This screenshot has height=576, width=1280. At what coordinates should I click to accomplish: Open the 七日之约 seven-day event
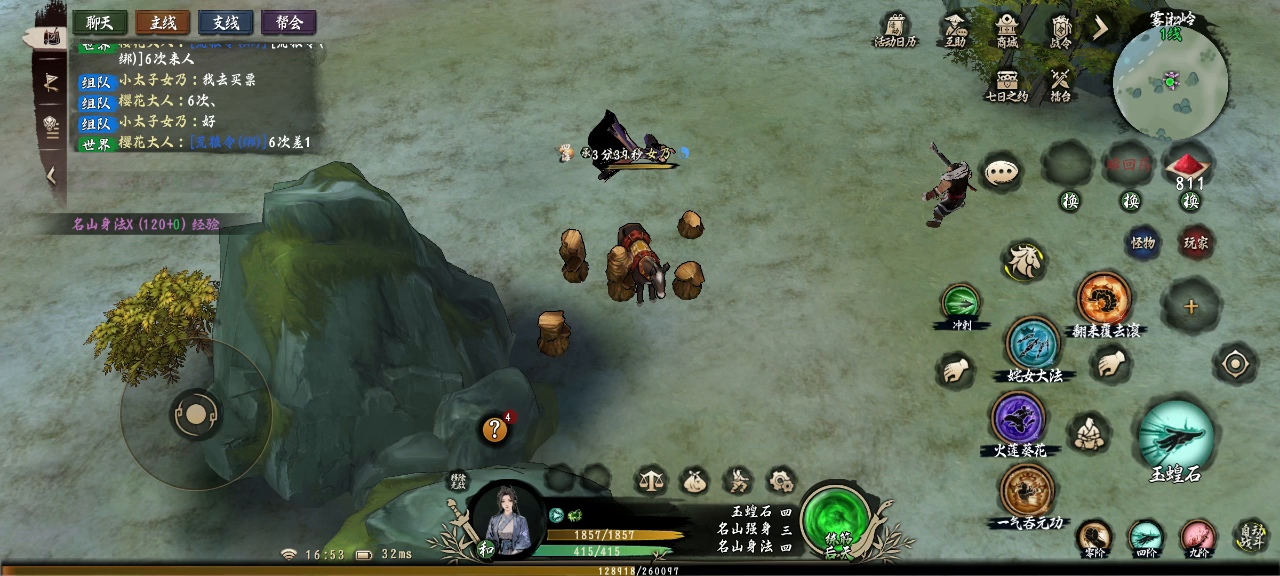click(x=1006, y=83)
